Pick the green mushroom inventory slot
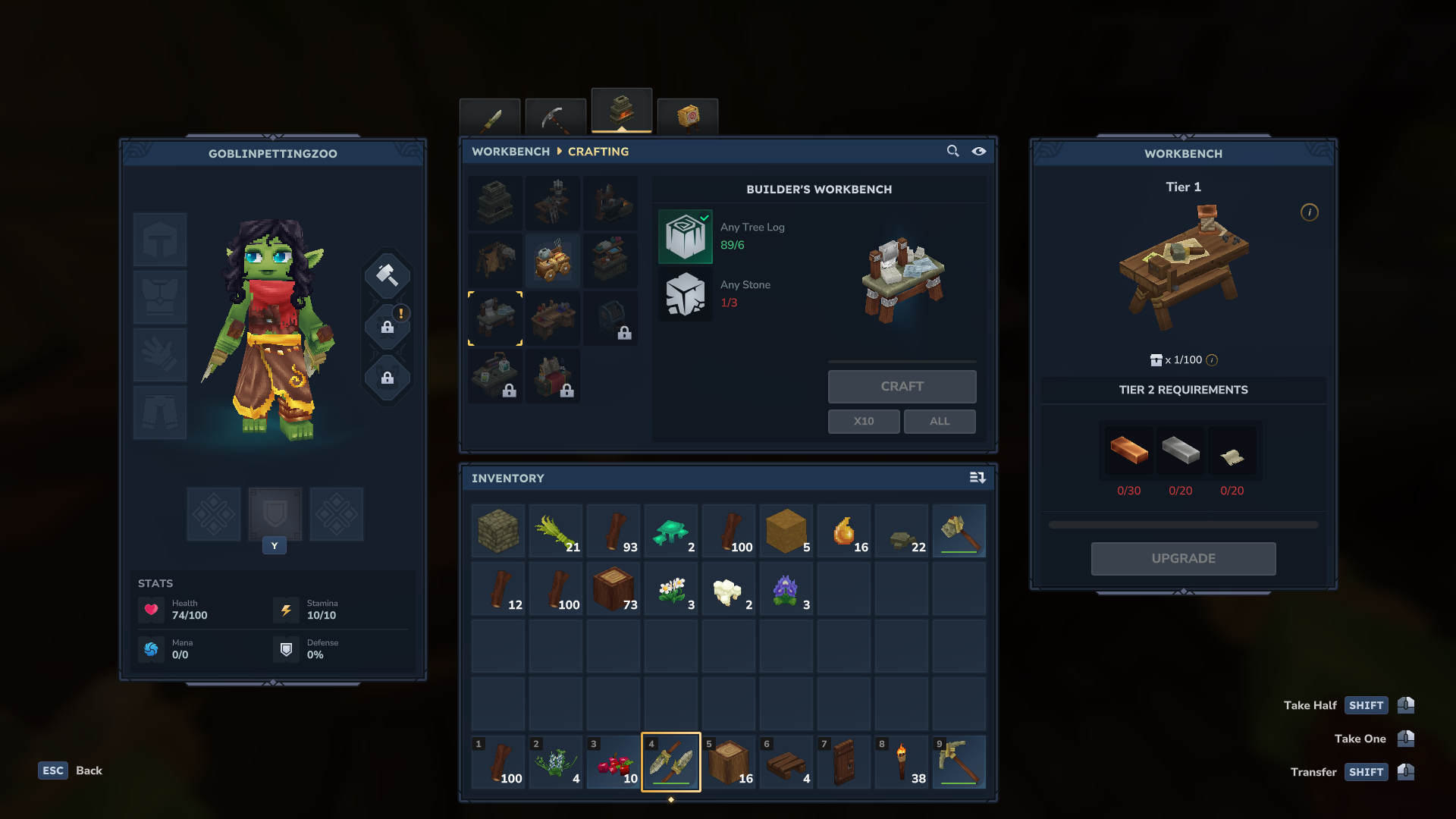 (x=671, y=531)
